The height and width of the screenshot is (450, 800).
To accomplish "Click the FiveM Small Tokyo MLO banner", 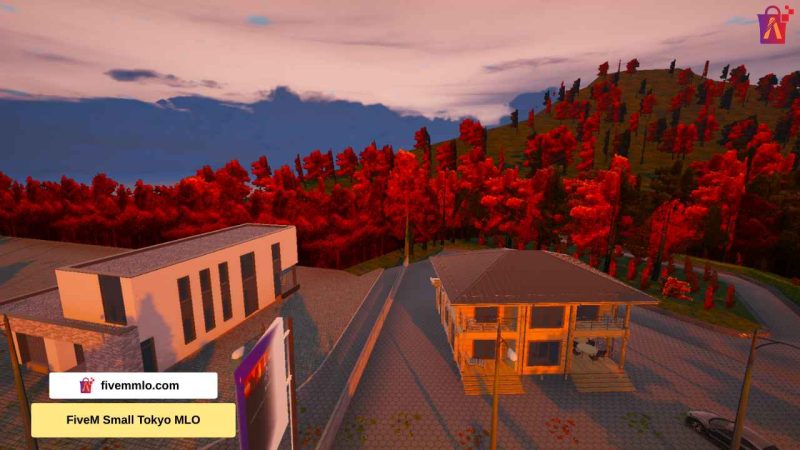I will pyautogui.click(x=133, y=420).
